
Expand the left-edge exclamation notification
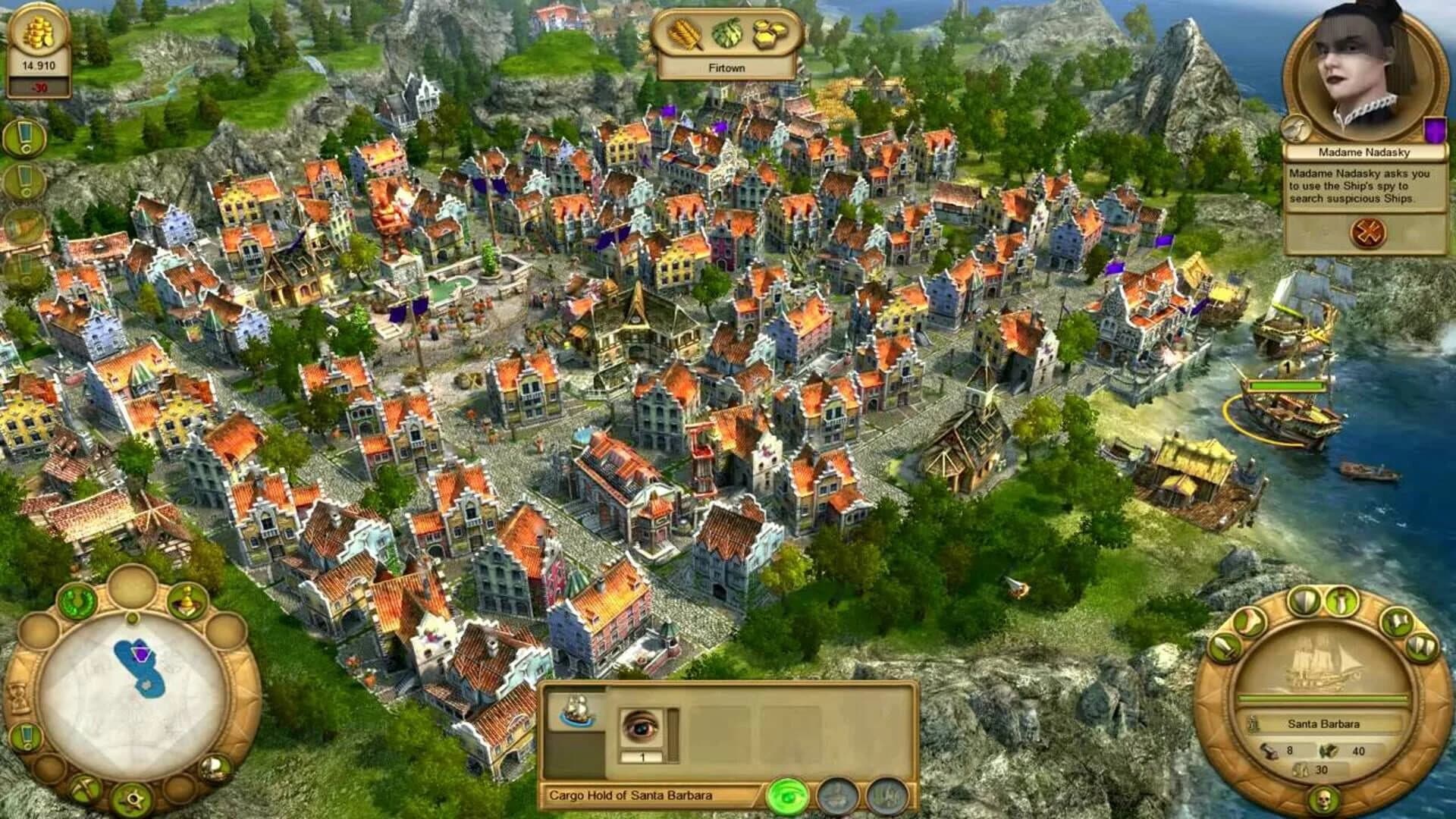pyautogui.click(x=23, y=136)
